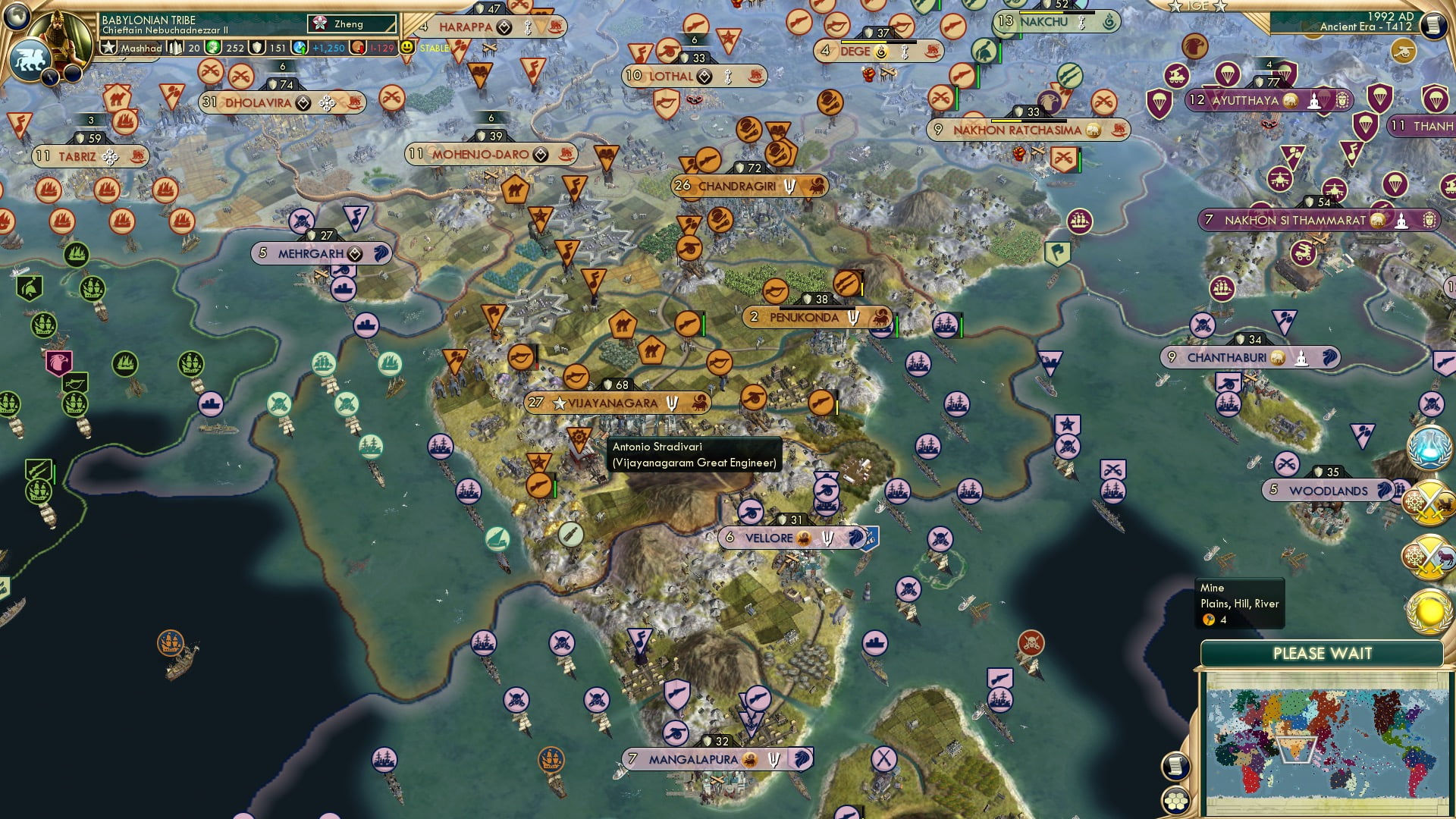Expand the Vijayanagara city banner
1456x819 pixels.
[614, 403]
